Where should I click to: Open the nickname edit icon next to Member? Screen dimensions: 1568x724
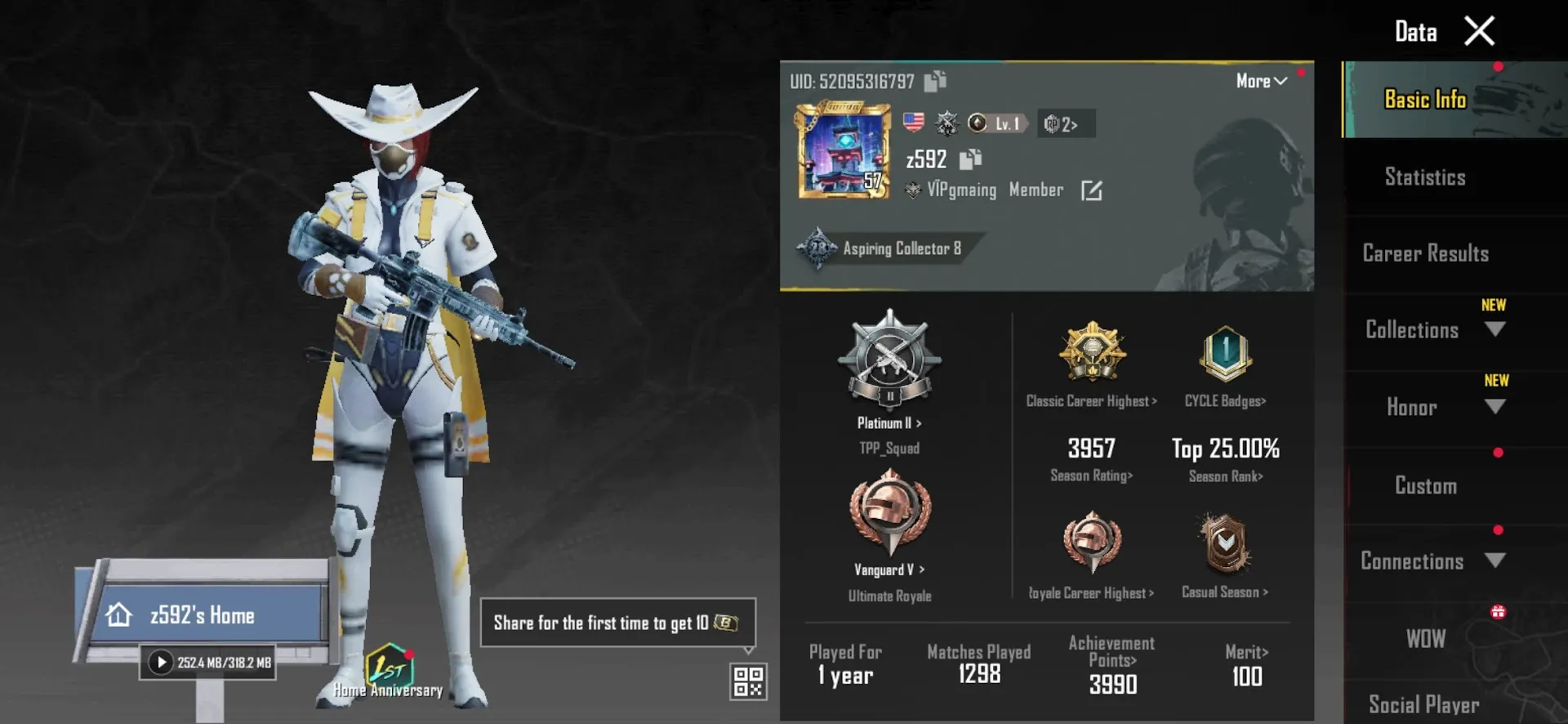click(1093, 190)
